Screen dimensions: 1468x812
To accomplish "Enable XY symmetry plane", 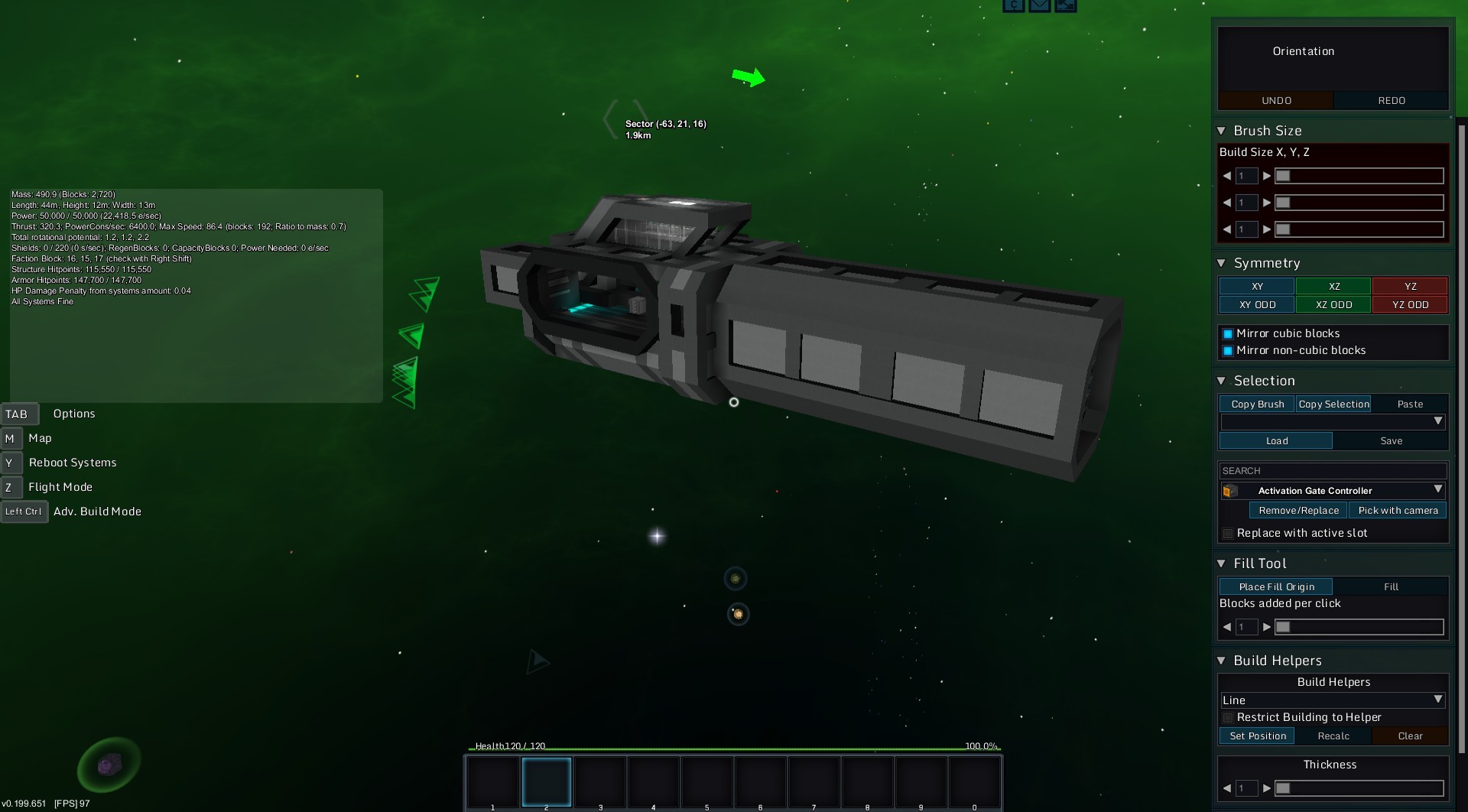I will (1256, 286).
